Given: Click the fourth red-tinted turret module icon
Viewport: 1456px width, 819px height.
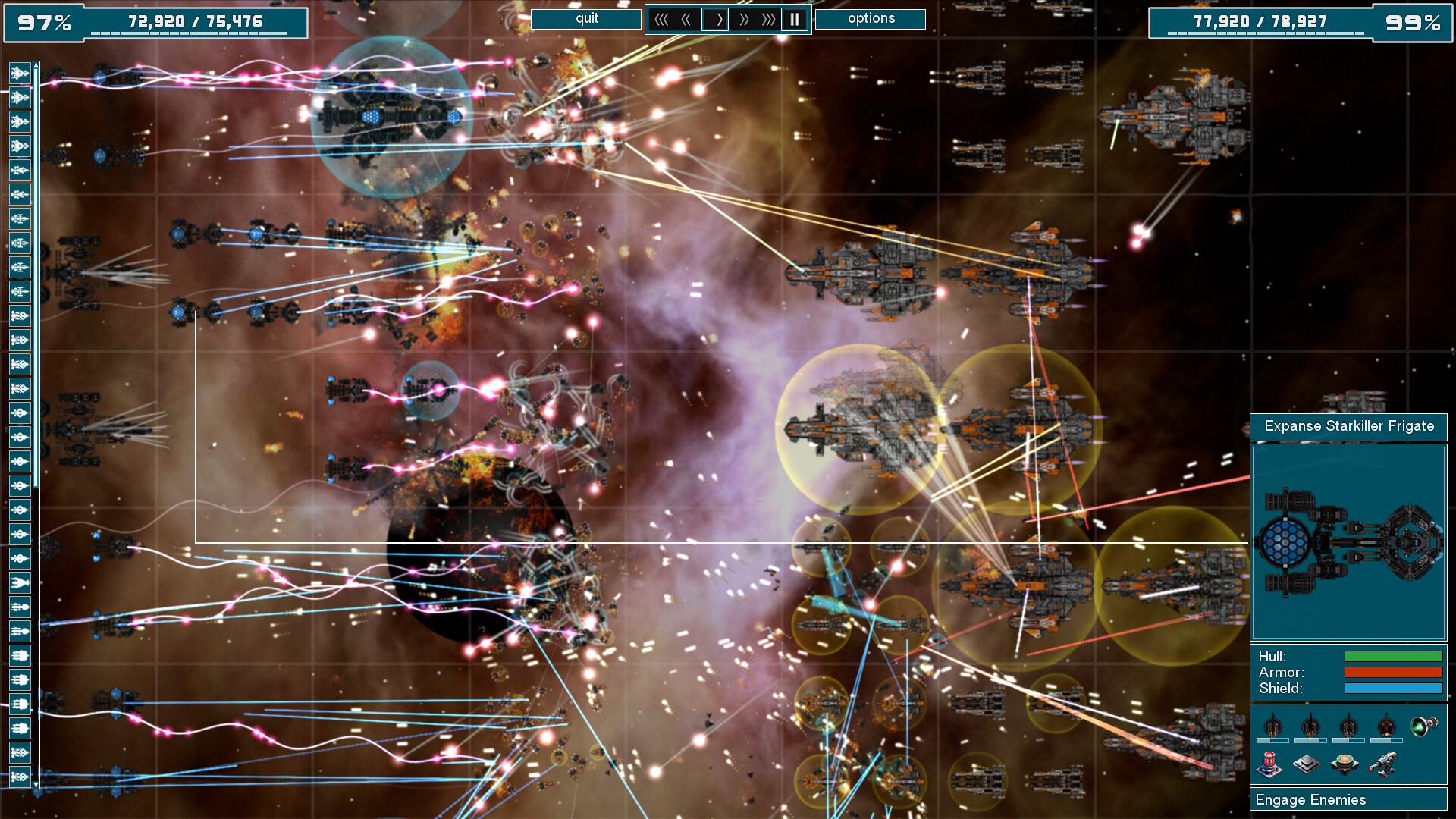Looking at the screenshot, I should tap(1386, 726).
